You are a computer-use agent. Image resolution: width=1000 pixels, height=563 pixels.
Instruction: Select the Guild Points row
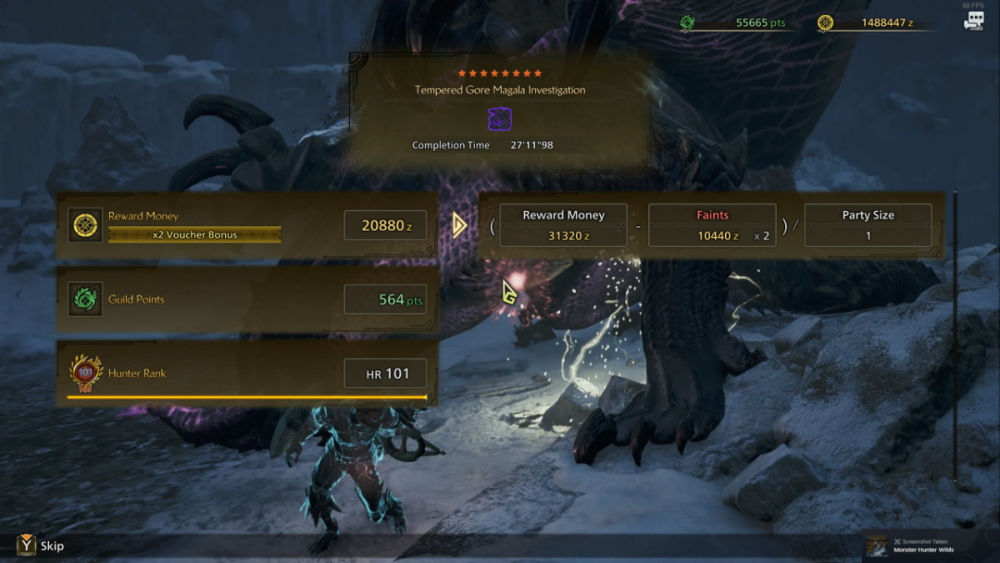coord(247,299)
